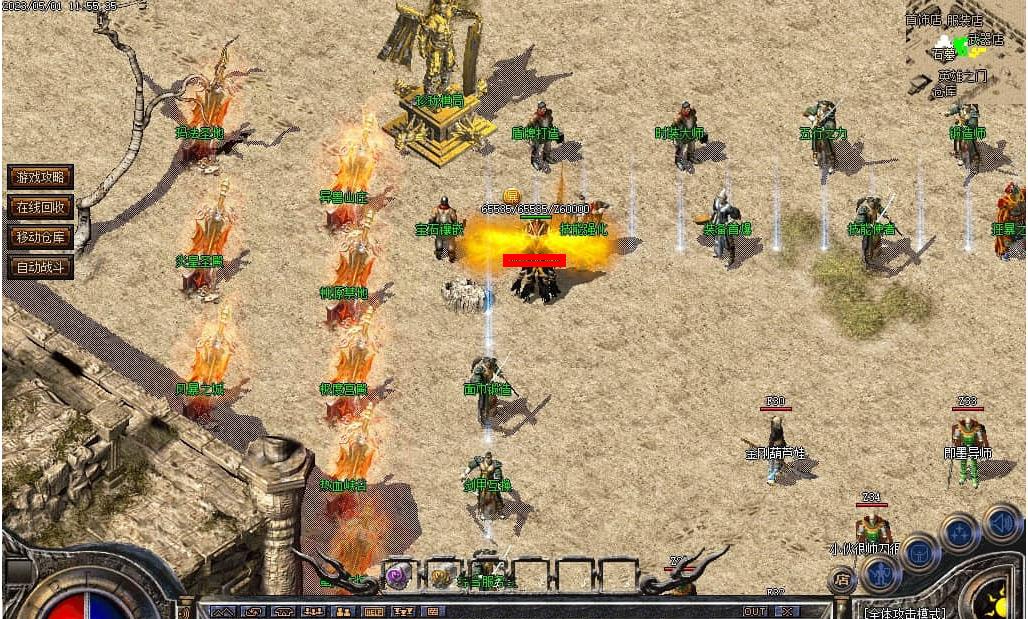Viewport: 1028px width, 619px height.
Task: Click the OUT button on the bottom bar
Action: [x=754, y=611]
